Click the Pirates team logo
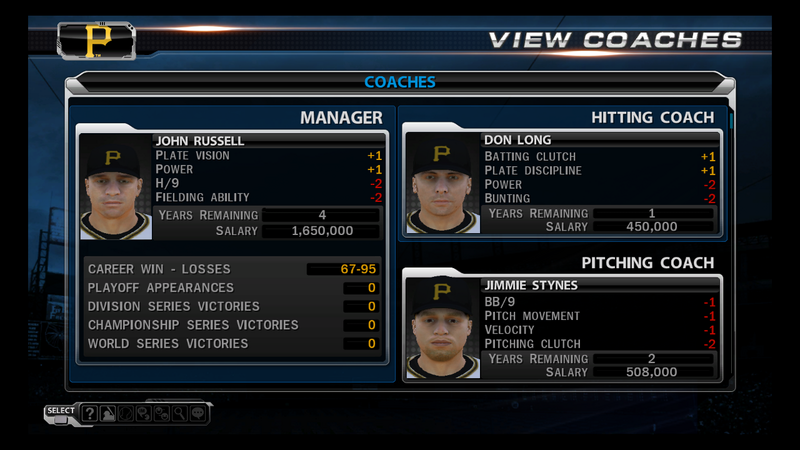 [97, 41]
